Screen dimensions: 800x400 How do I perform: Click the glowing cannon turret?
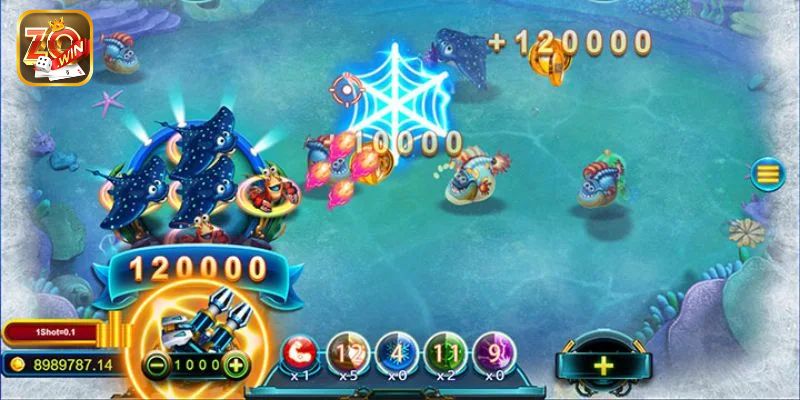tap(196, 322)
